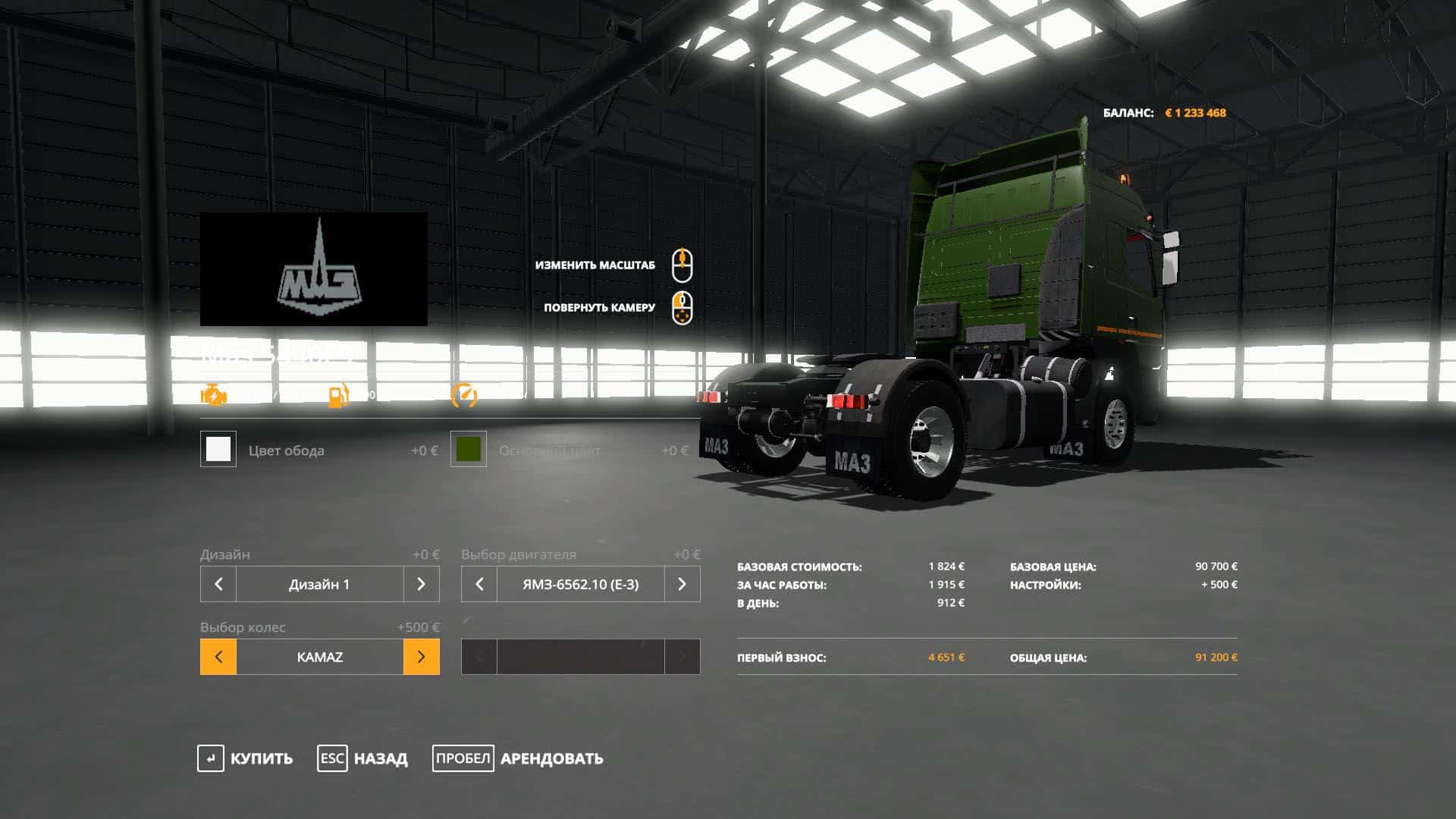The width and height of the screenshot is (1456, 819).
Task: Switch to previous design option
Action: pos(218,584)
